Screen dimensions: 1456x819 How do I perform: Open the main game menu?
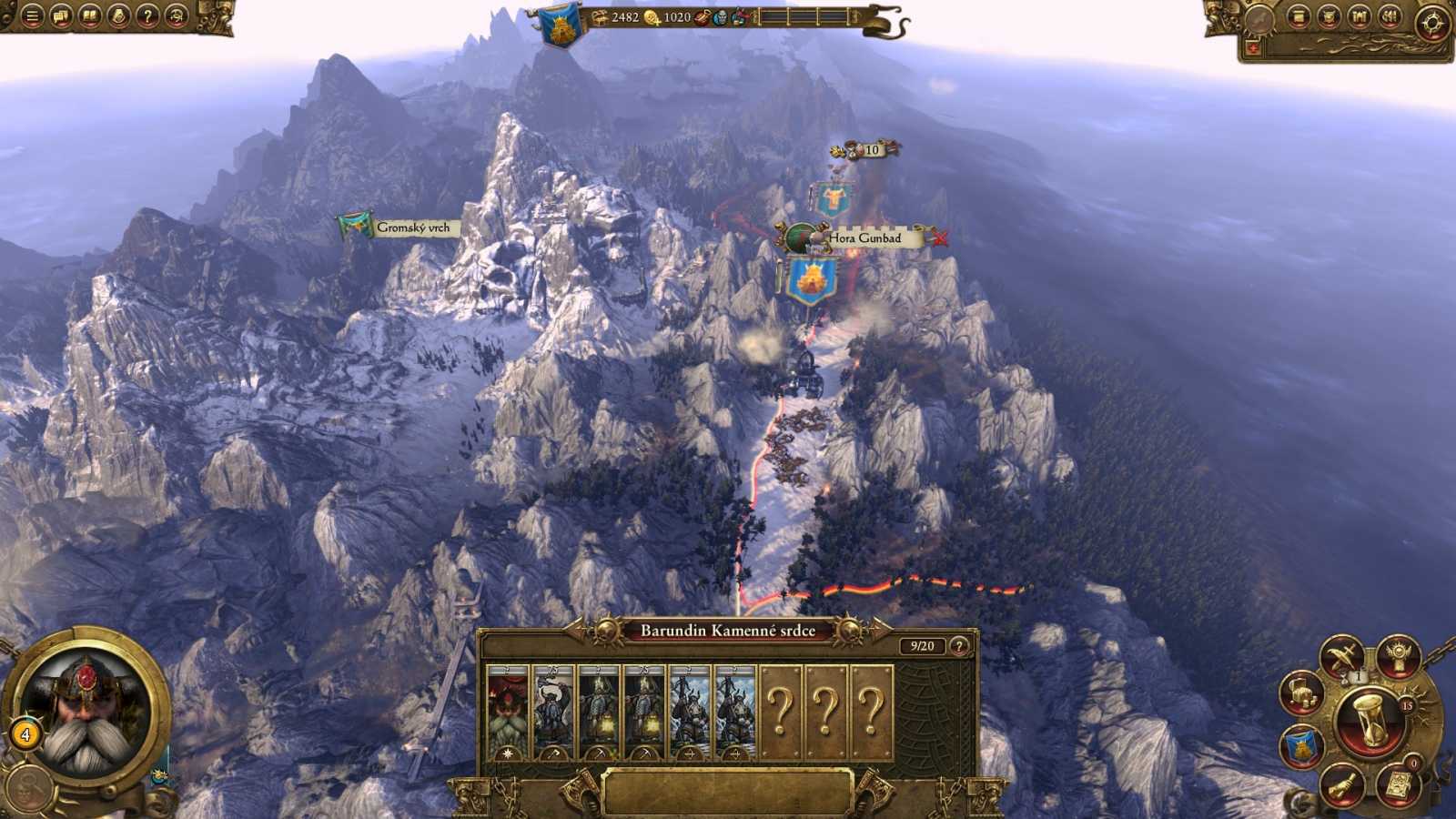click(32, 15)
